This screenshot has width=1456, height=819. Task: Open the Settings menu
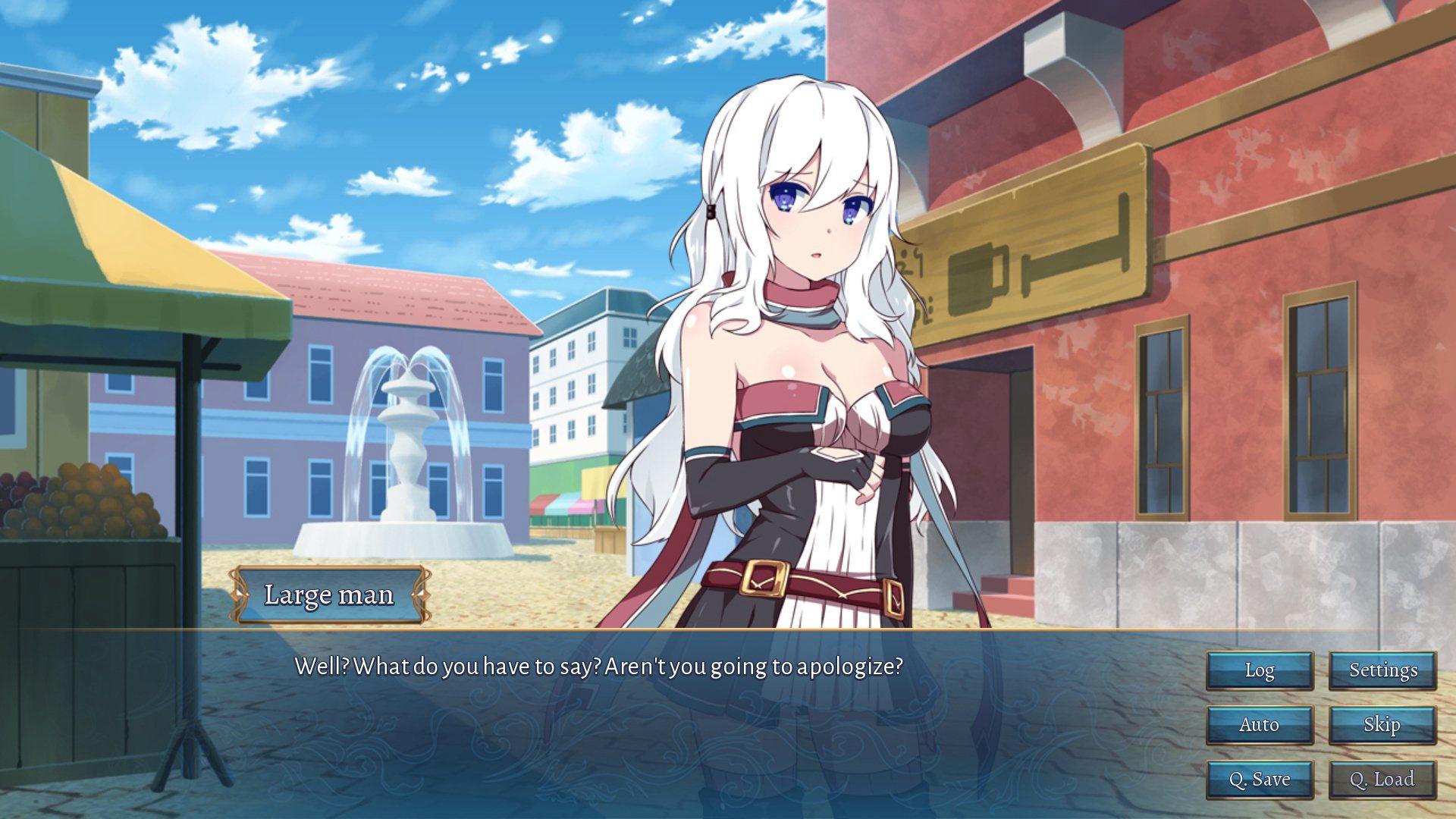1382,670
